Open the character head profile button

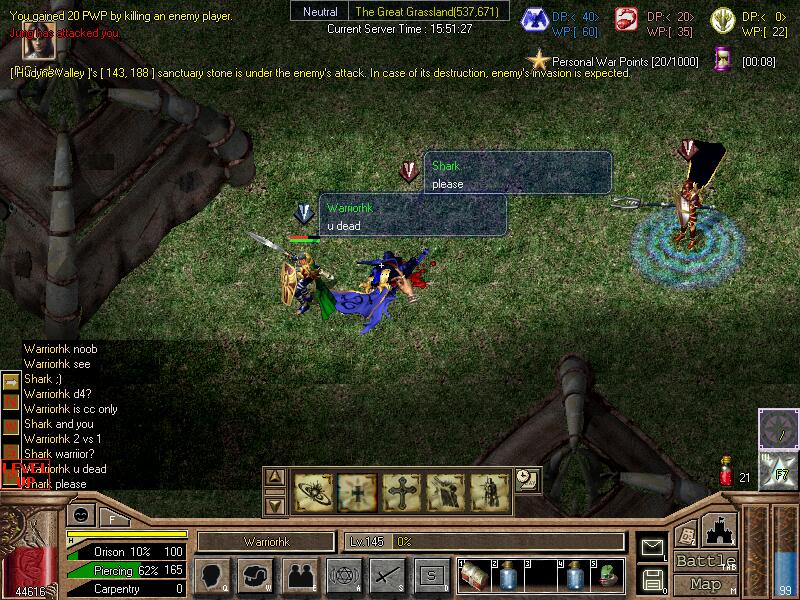coord(212,576)
